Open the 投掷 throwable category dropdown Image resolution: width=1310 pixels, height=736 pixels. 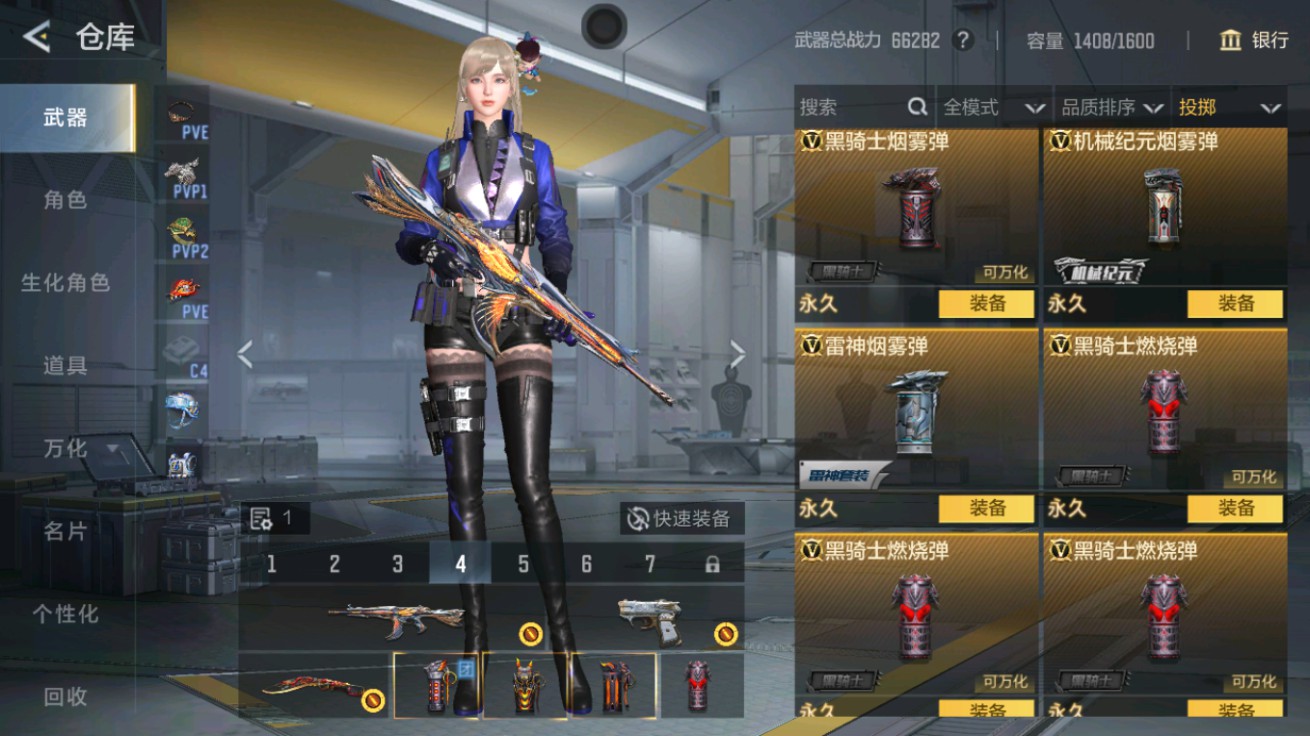coord(1228,107)
